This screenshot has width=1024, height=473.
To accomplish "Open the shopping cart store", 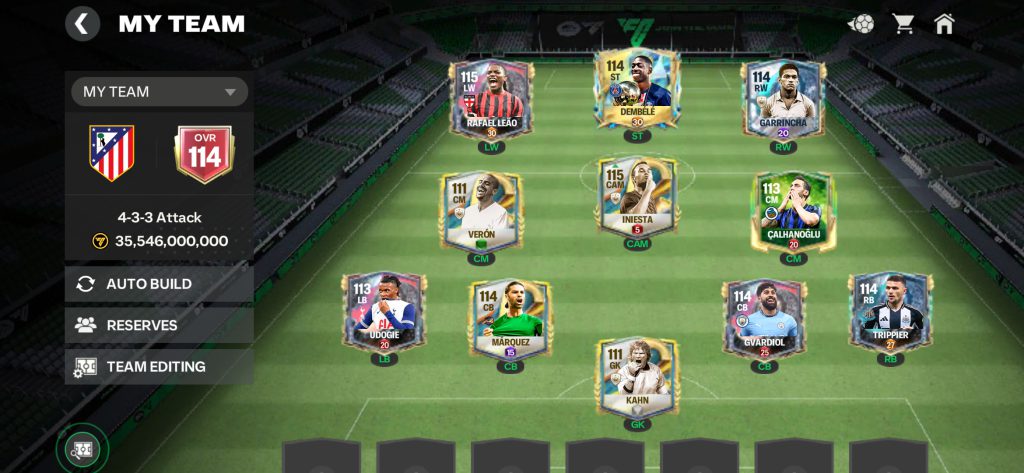I will pyautogui.click(x=904, y=24).
